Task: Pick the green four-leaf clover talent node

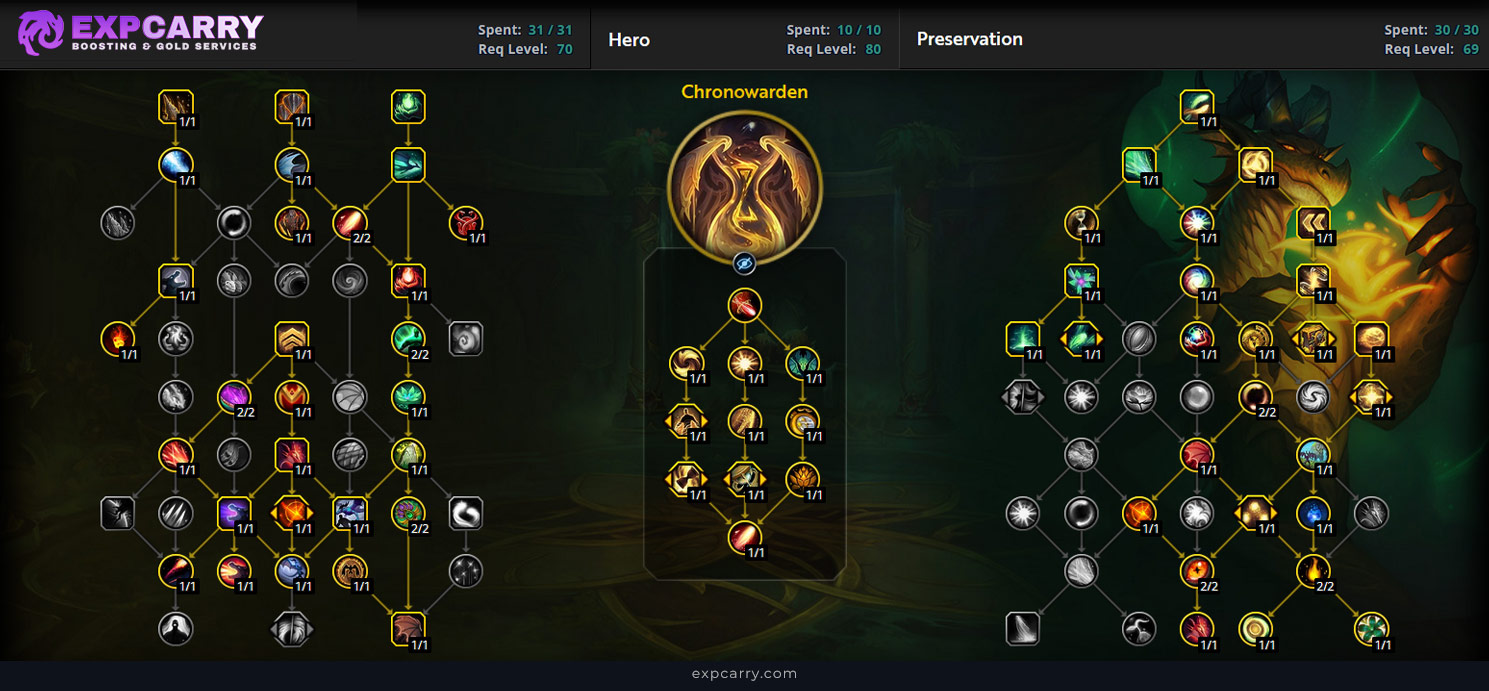Action: [1371, 629]
